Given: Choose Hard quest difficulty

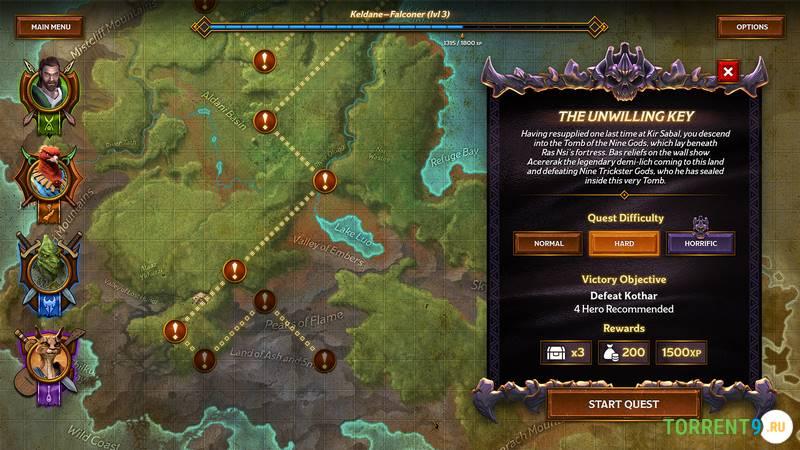Looking at the screenshot, I should (624, 243).
